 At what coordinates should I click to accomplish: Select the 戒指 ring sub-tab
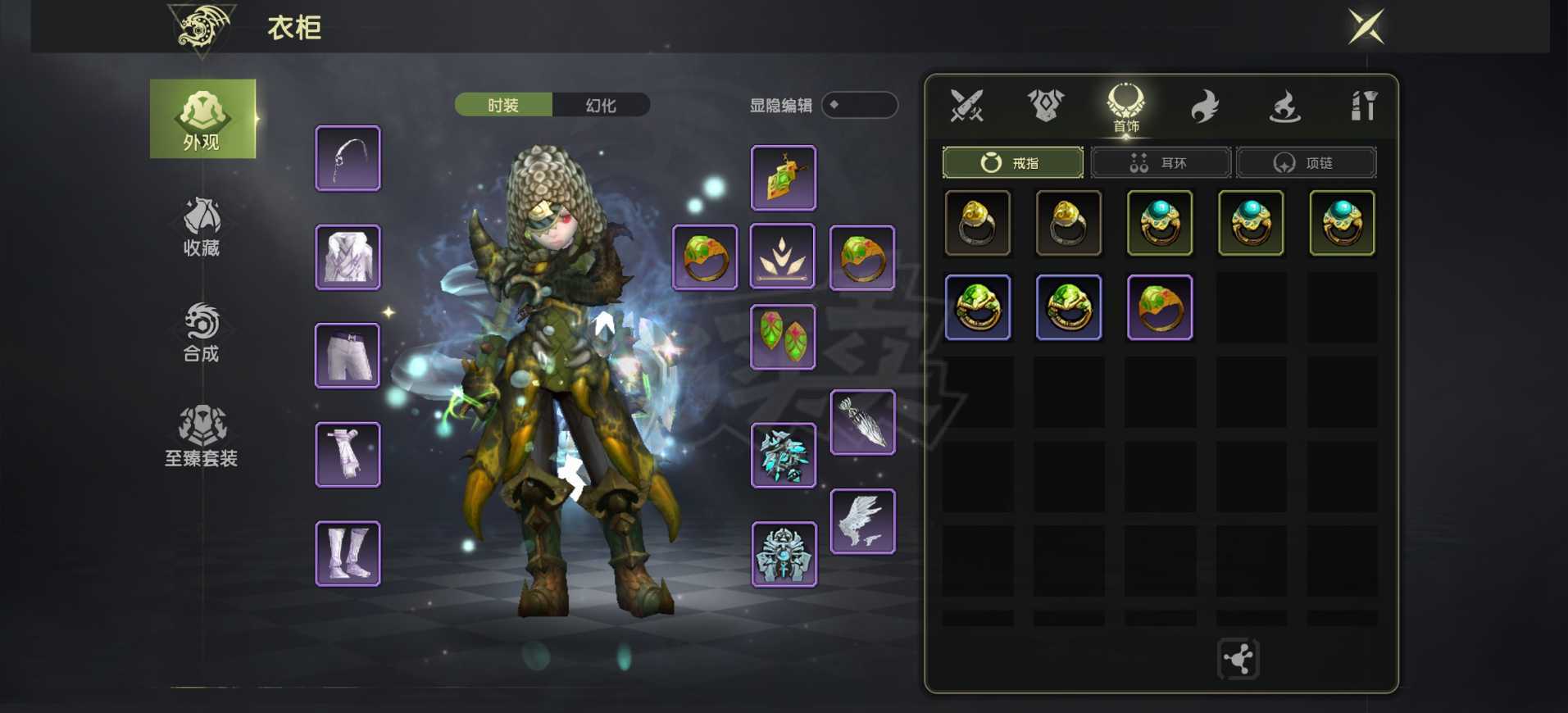1012,163
